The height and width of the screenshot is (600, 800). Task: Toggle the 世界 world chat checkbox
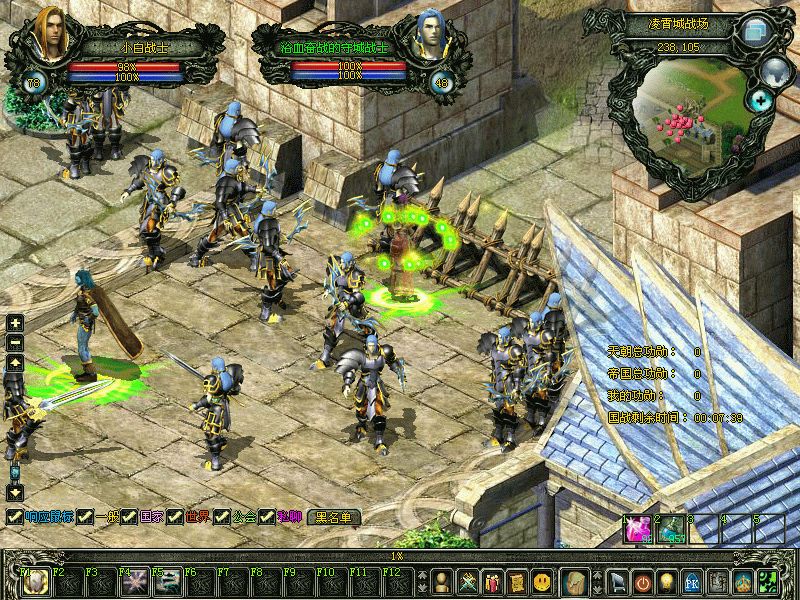tap(175, 517)
